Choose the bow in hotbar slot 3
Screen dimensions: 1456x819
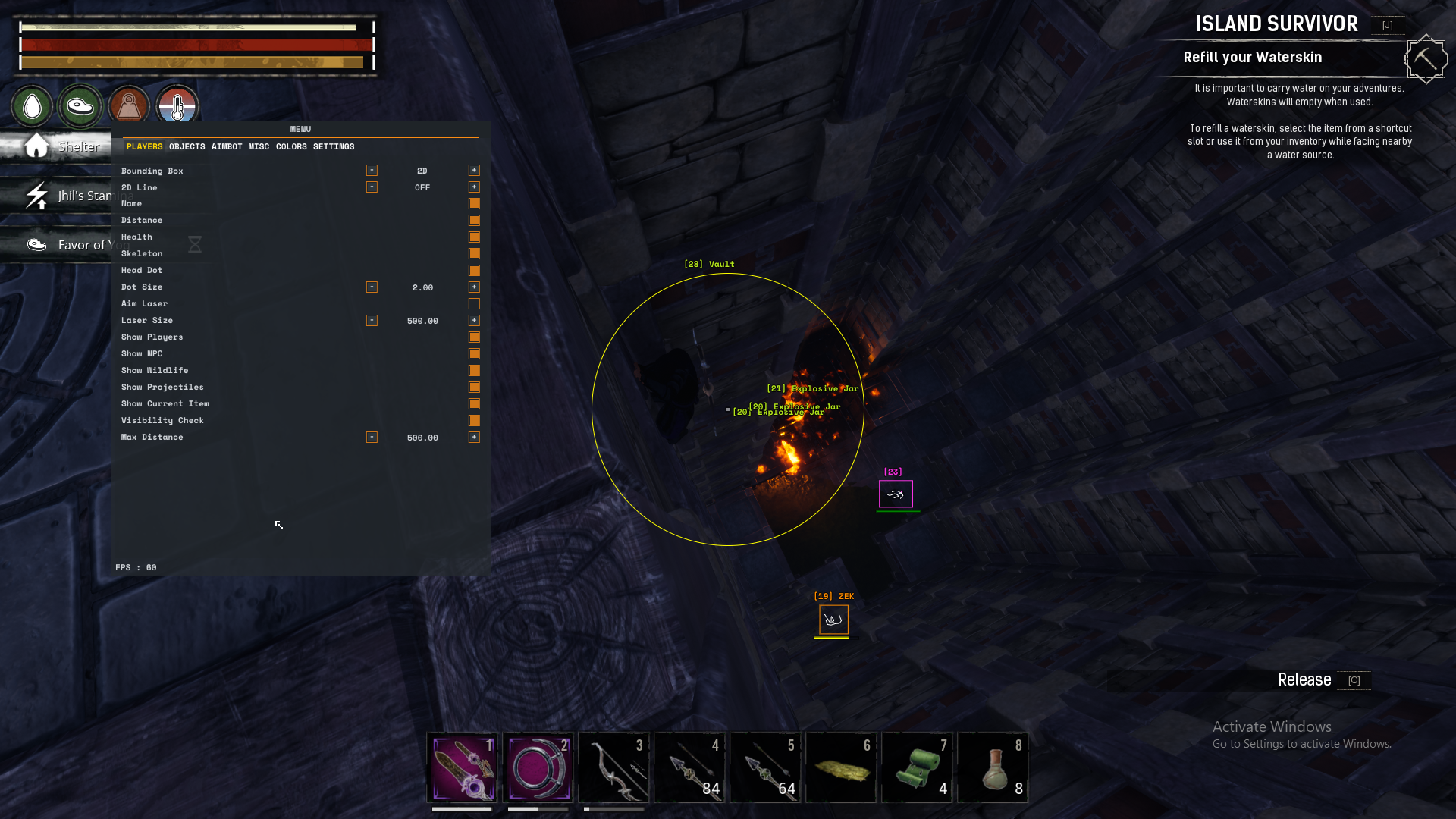coord(614,767)
